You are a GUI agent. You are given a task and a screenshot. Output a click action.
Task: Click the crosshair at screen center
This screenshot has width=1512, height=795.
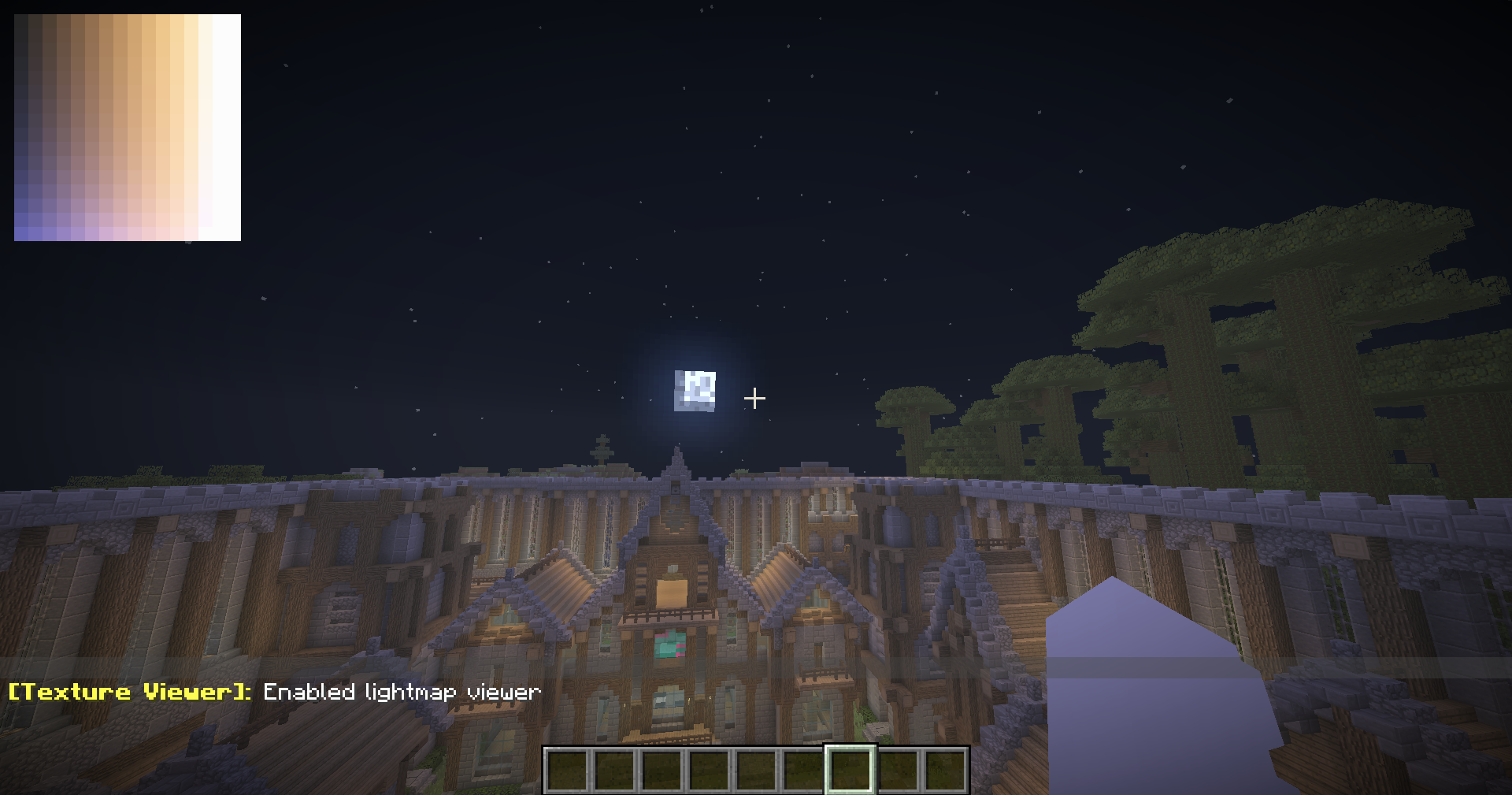pyautogui.click(x=754, y=398)
